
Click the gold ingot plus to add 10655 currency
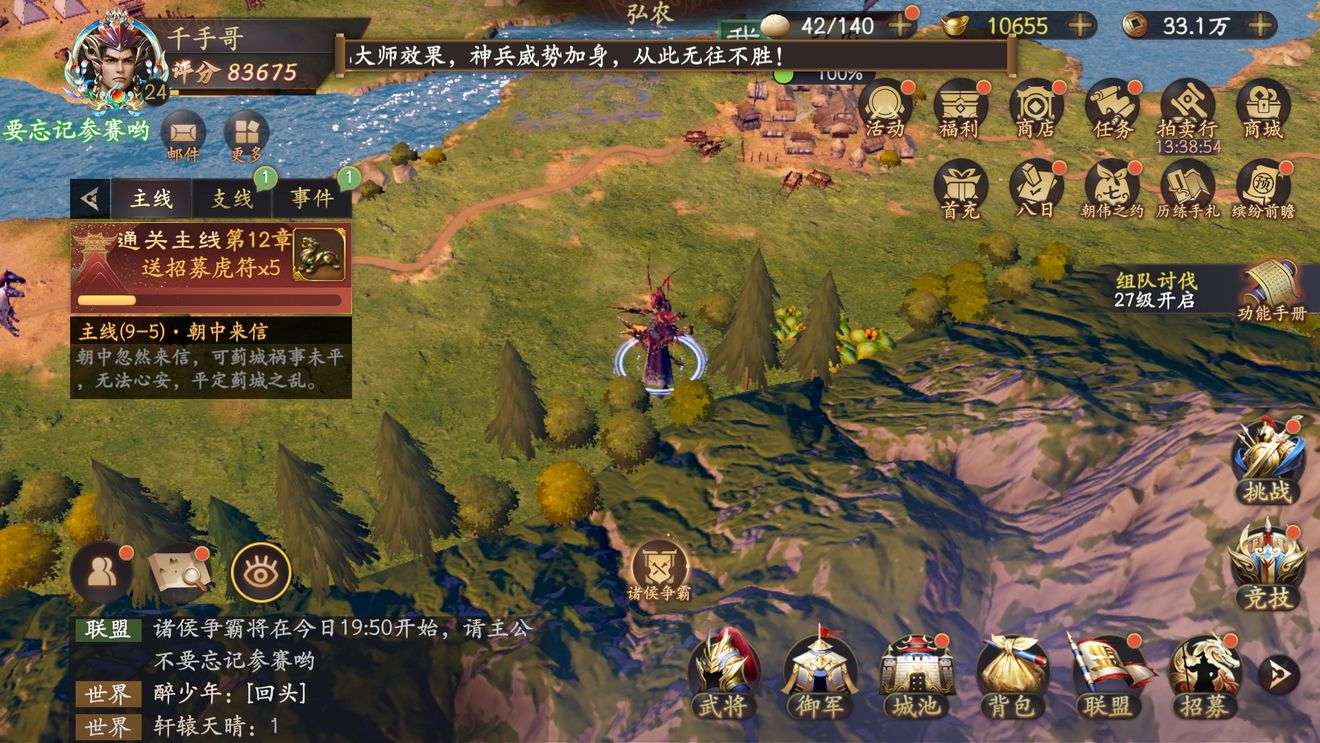click(1081, 26)
